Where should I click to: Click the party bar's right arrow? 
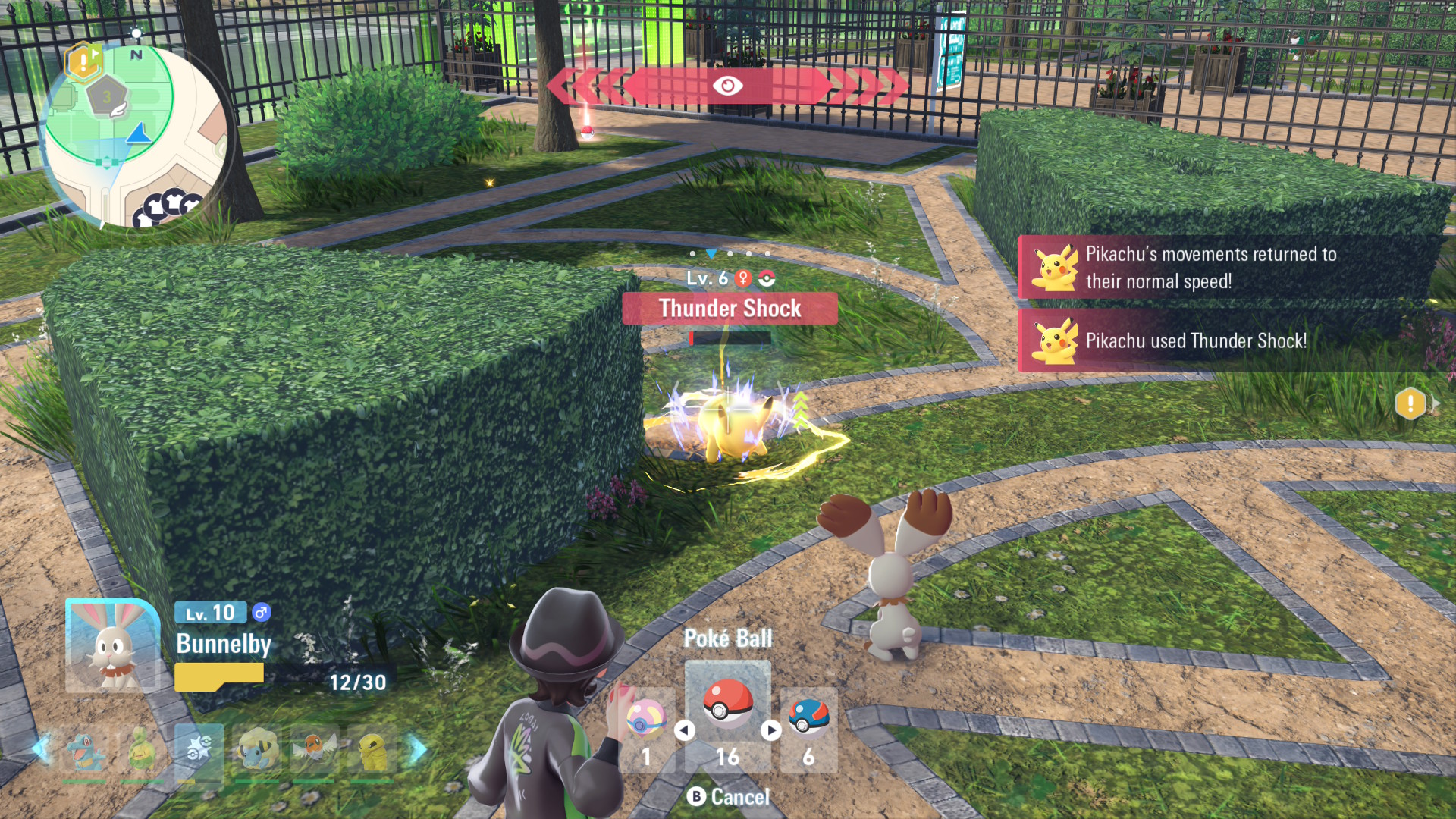(x=417, y=750)
